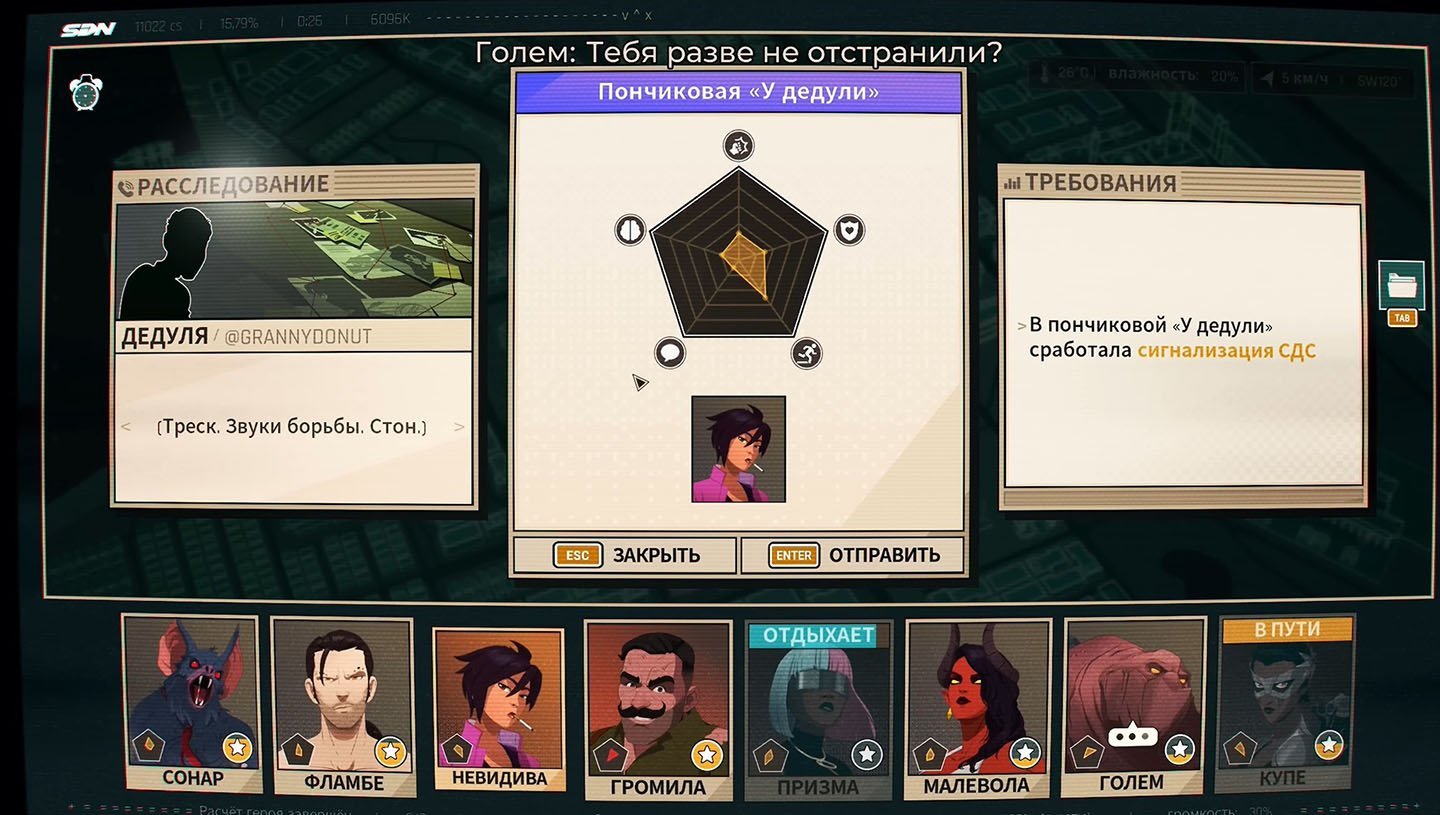Screen dimensions: 1440x815
Task: Show the previous investigation transcript line
Action: pos(126,427)
